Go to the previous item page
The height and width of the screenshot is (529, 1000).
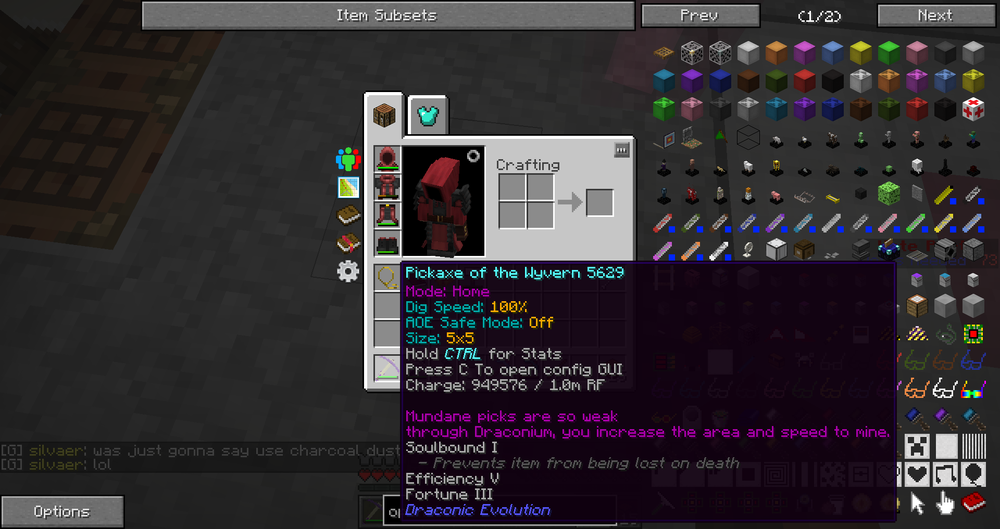(x=698, y=15)
